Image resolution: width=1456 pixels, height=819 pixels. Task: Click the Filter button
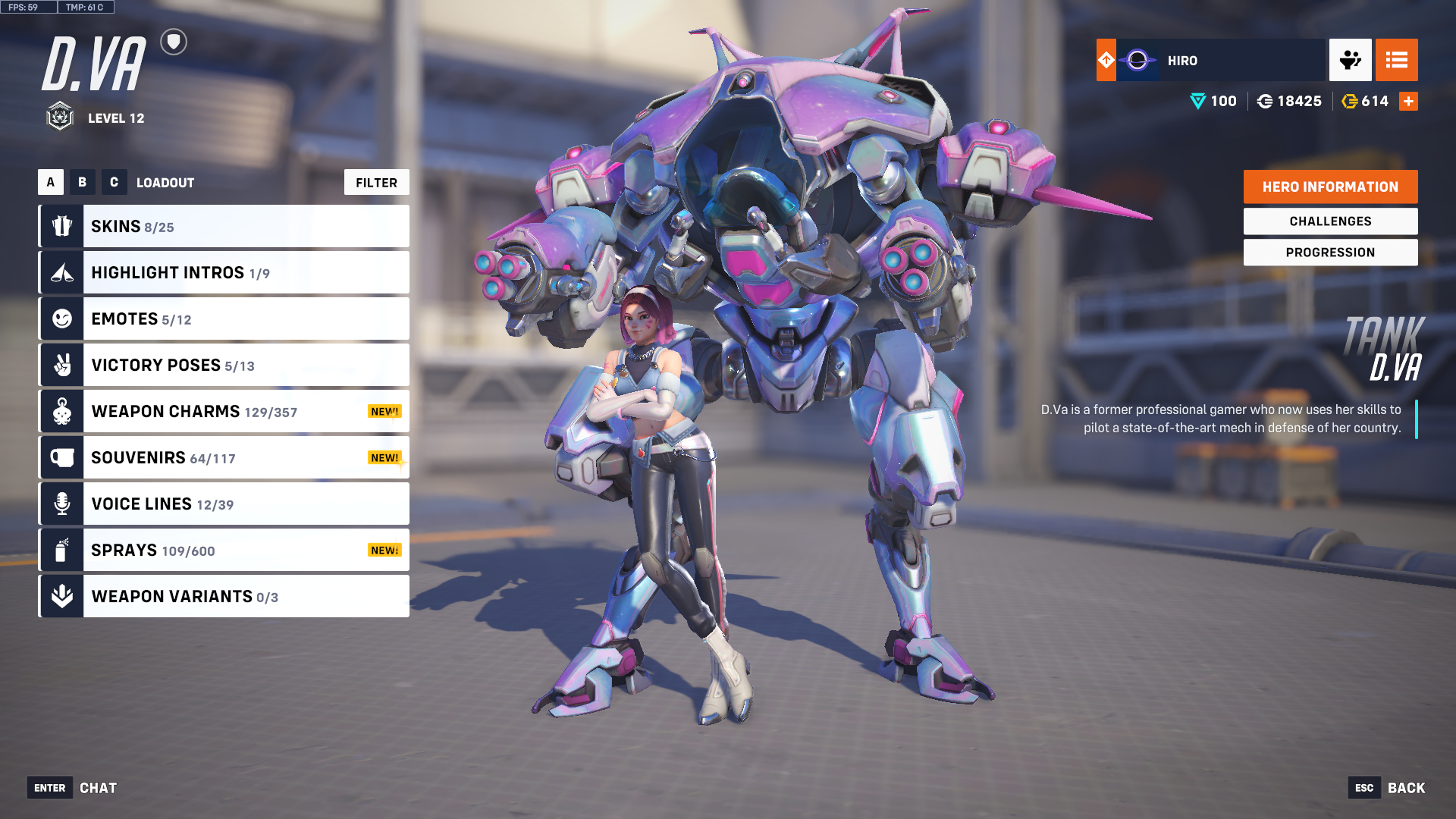pos(376,183)
